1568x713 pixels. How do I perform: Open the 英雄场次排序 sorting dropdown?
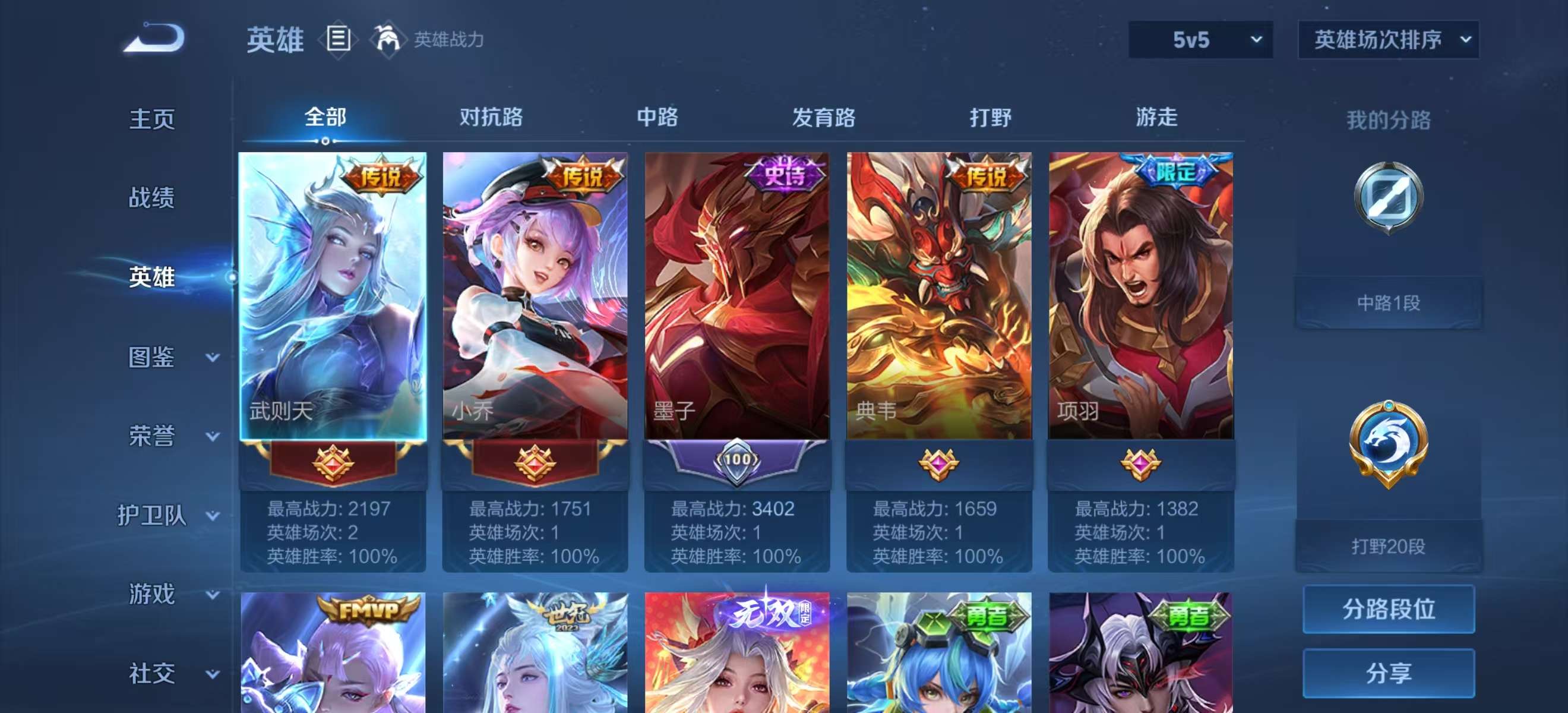pyautogui.click(x=1388, y=42)
